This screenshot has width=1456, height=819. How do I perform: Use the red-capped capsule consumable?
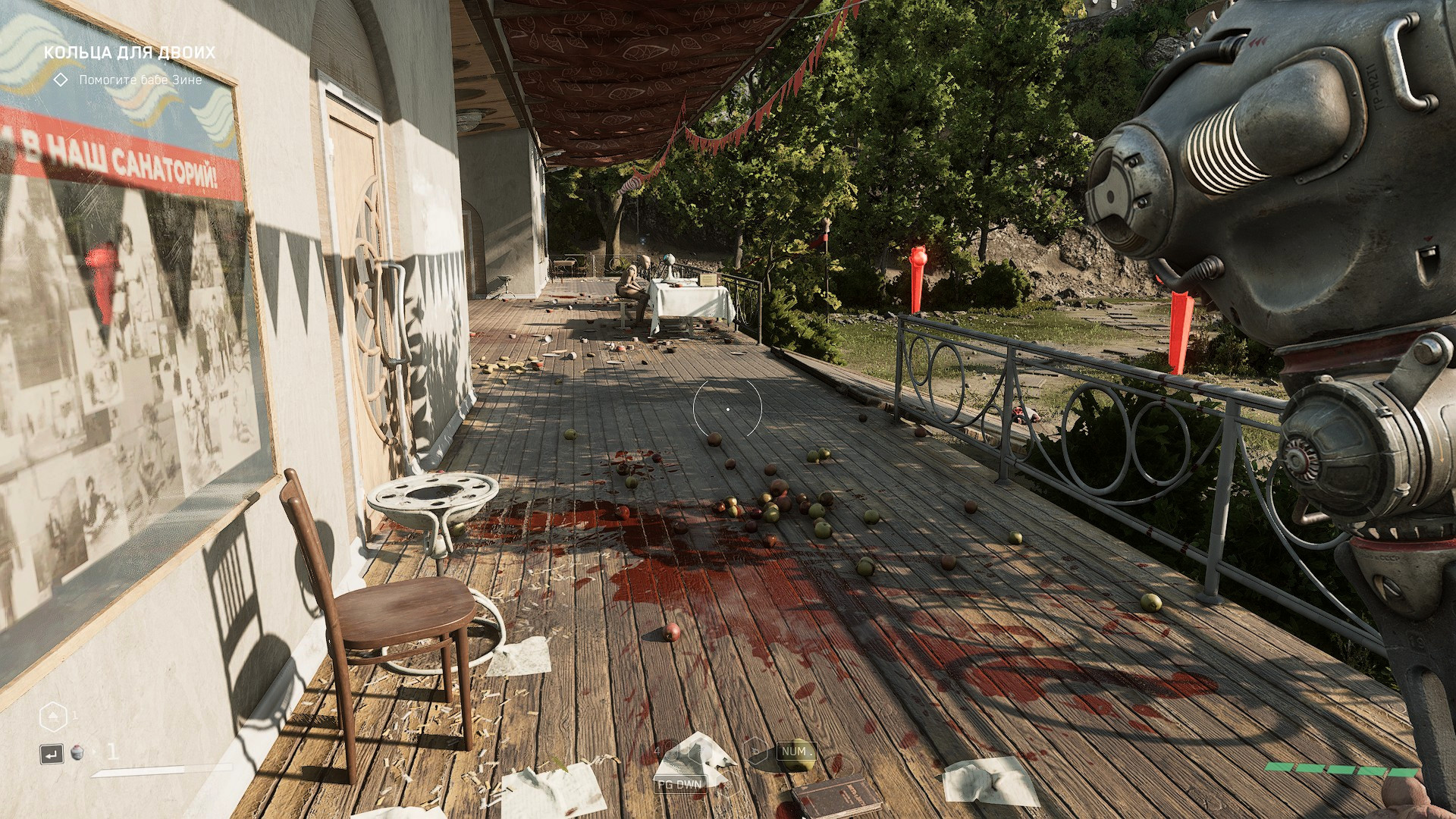(x=77, y=753)
